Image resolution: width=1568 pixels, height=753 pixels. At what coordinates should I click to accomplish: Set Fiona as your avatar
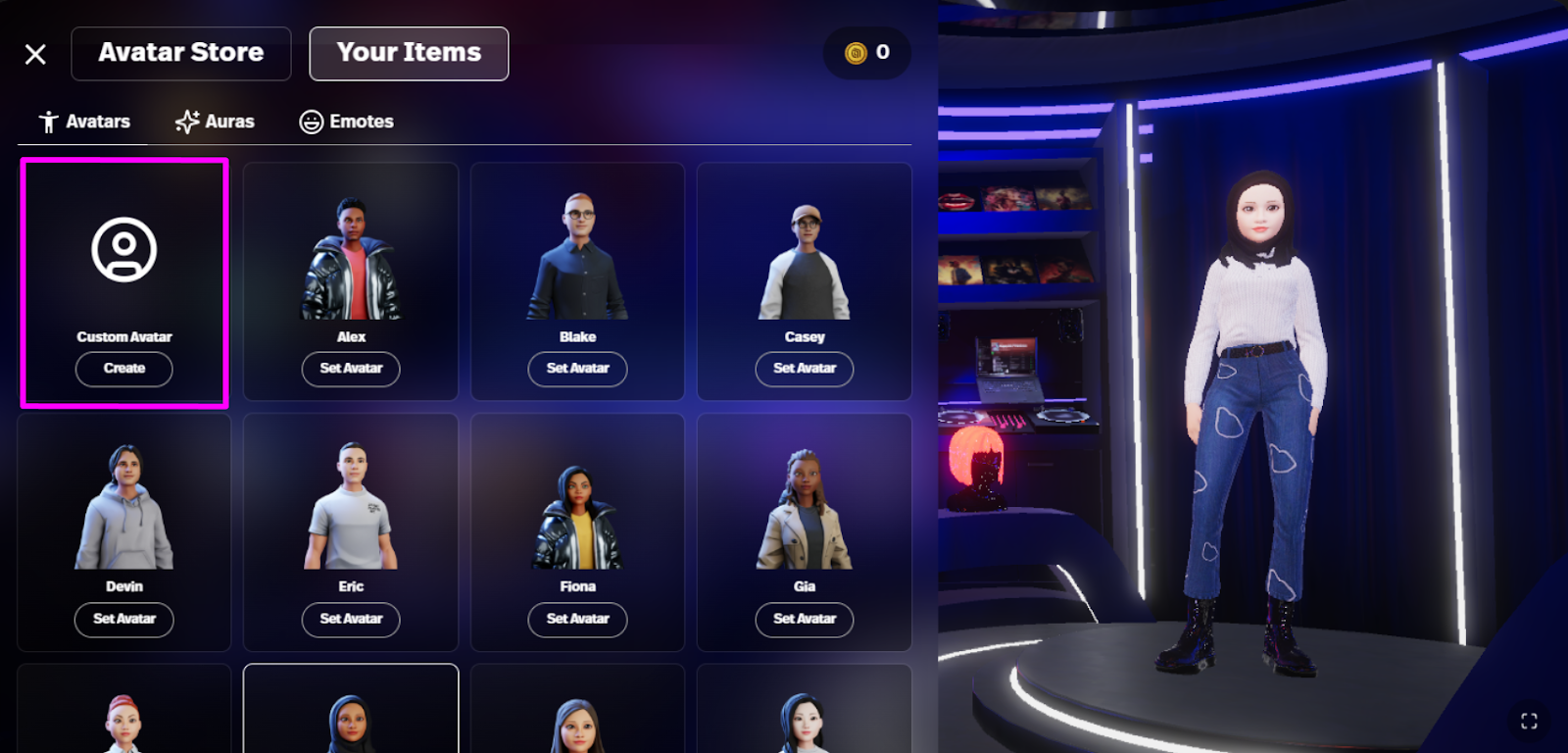click(x=577, y=620)
